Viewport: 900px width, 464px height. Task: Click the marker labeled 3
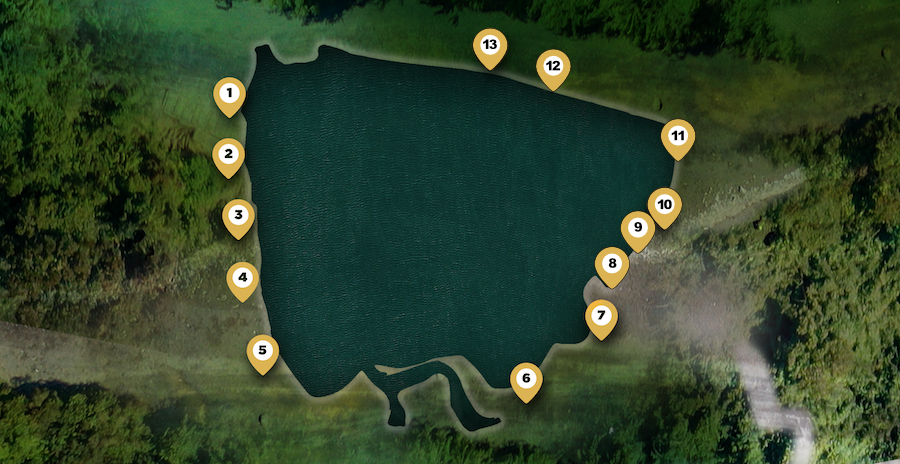click(238, 215)
